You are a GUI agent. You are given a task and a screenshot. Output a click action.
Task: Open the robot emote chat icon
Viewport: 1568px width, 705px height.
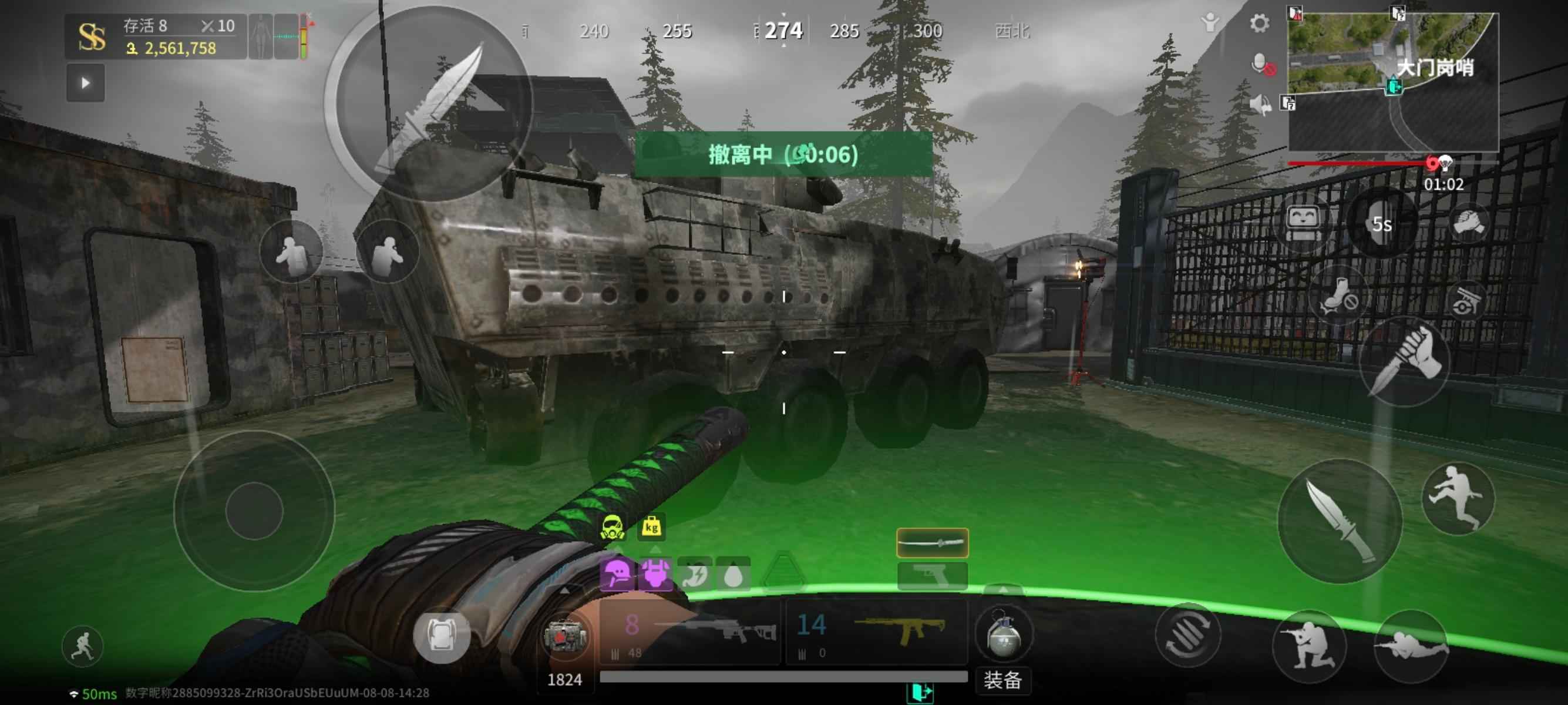coord(1303,220)
